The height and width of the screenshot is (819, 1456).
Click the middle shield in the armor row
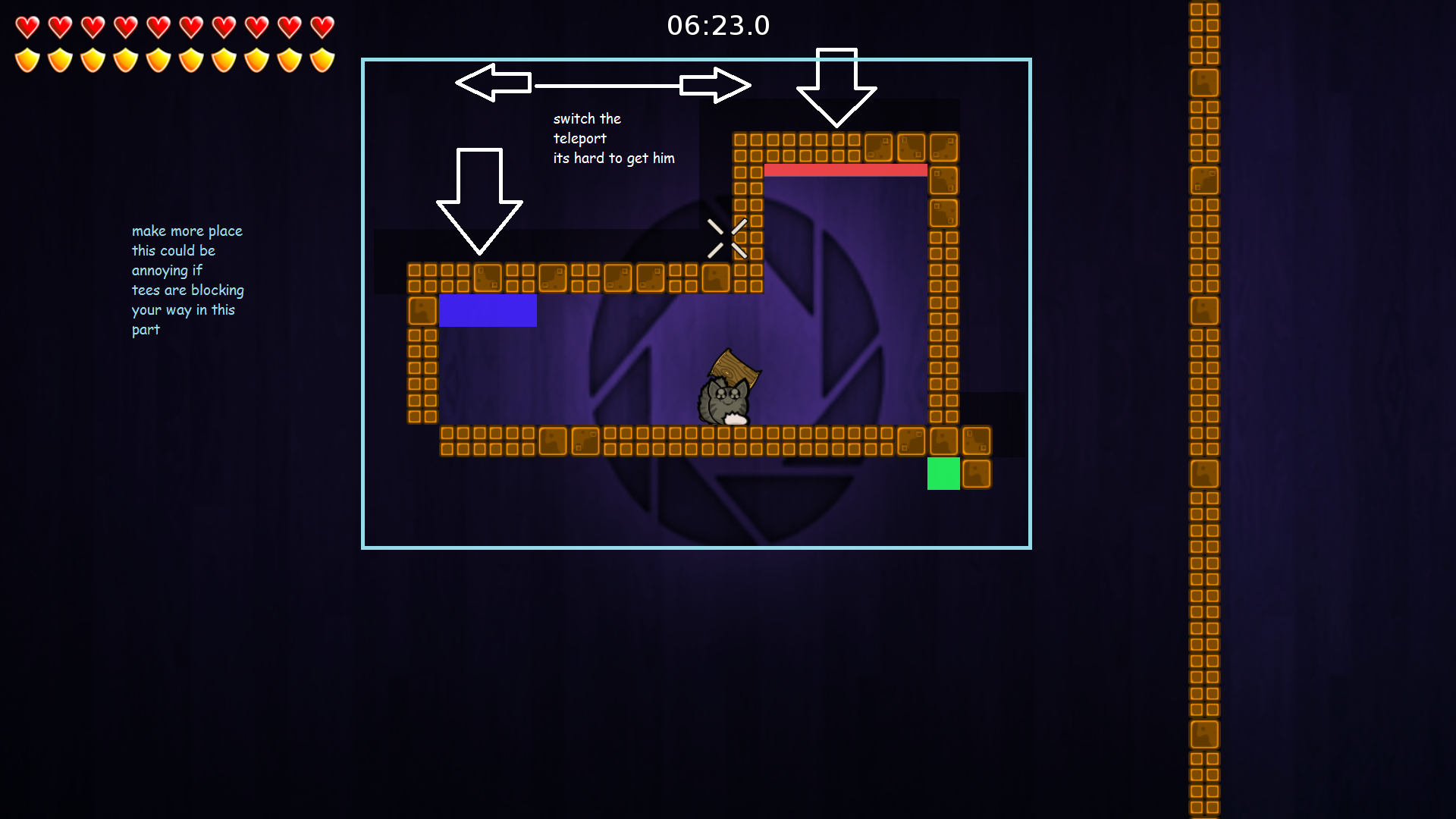159,59
